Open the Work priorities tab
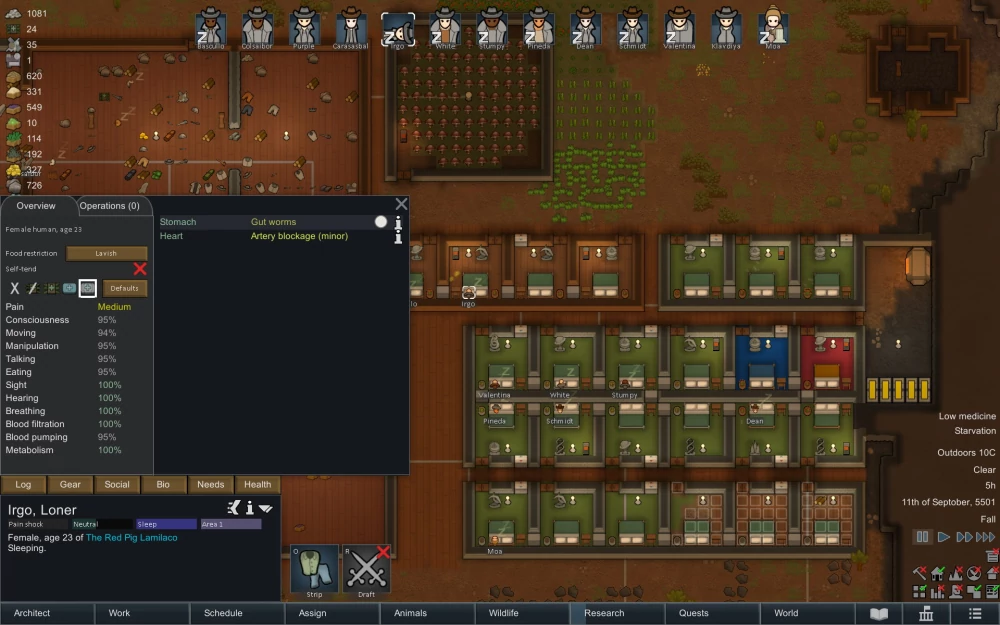Screen dimensions: 1000x625 point(119,613)
